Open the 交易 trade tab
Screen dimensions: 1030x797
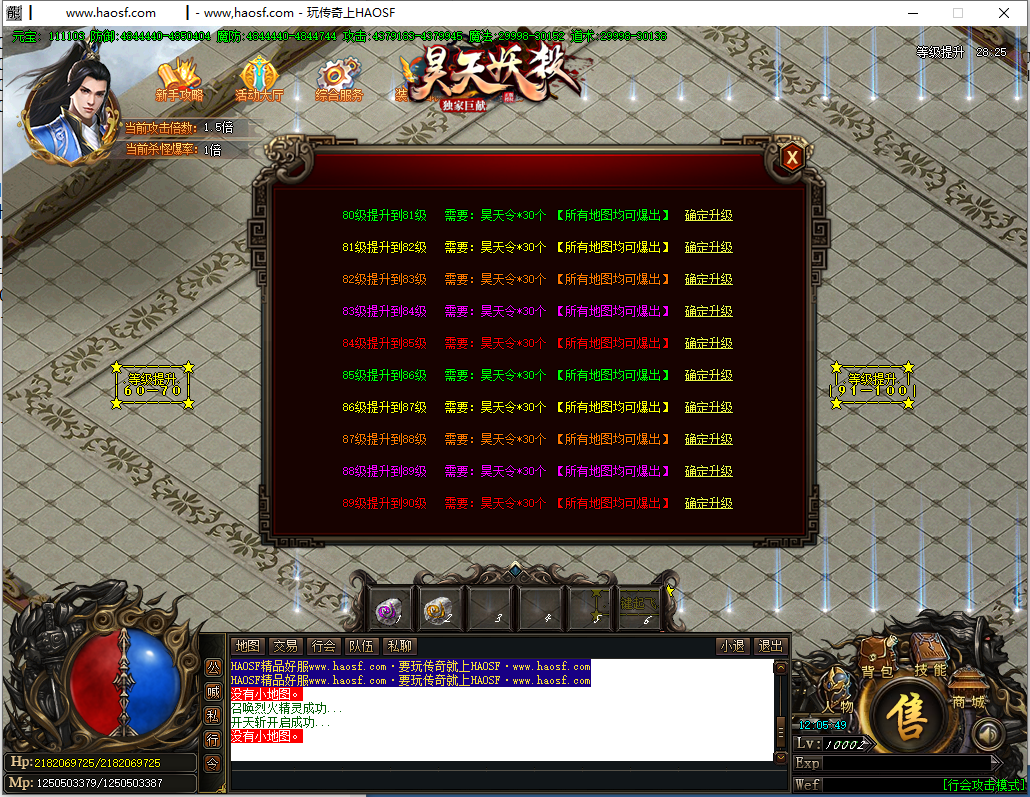(x=285, y=646)
